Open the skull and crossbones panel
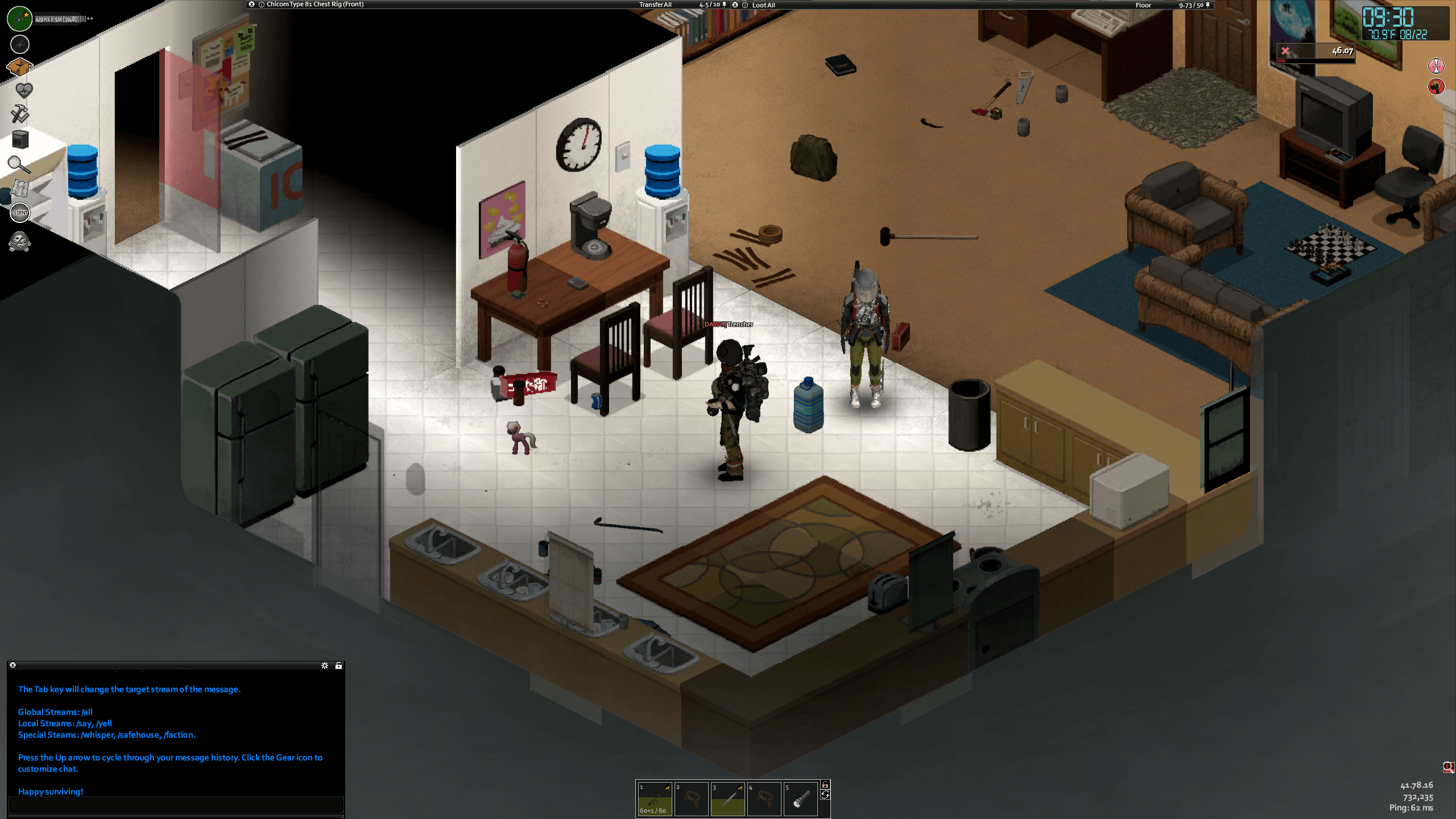 [x=20, y=242]
